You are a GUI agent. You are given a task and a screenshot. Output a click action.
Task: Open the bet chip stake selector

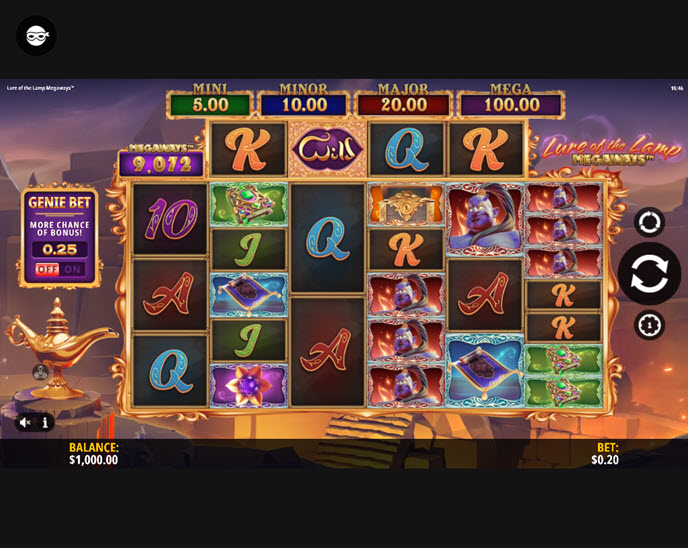[x=649, y=325]
